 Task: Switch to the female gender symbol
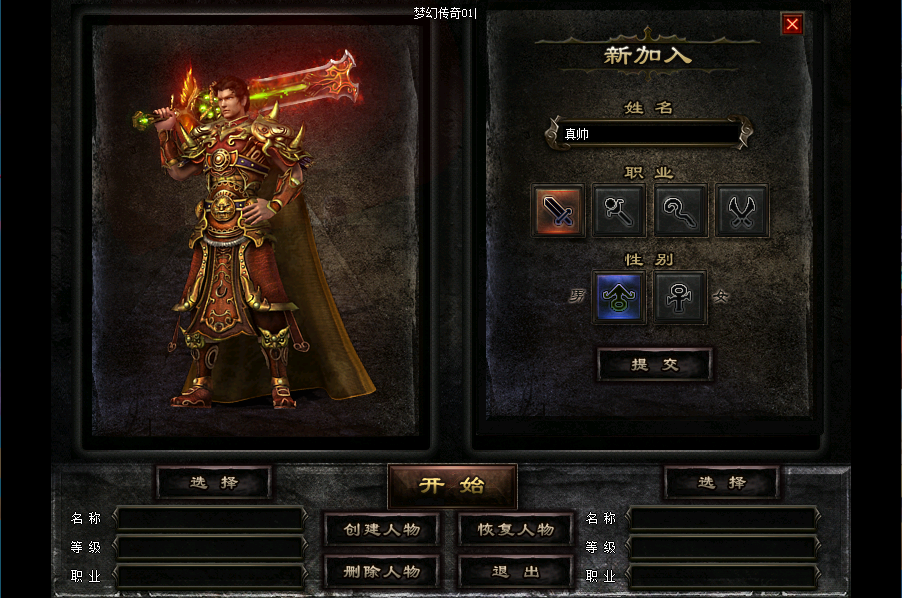681,298
